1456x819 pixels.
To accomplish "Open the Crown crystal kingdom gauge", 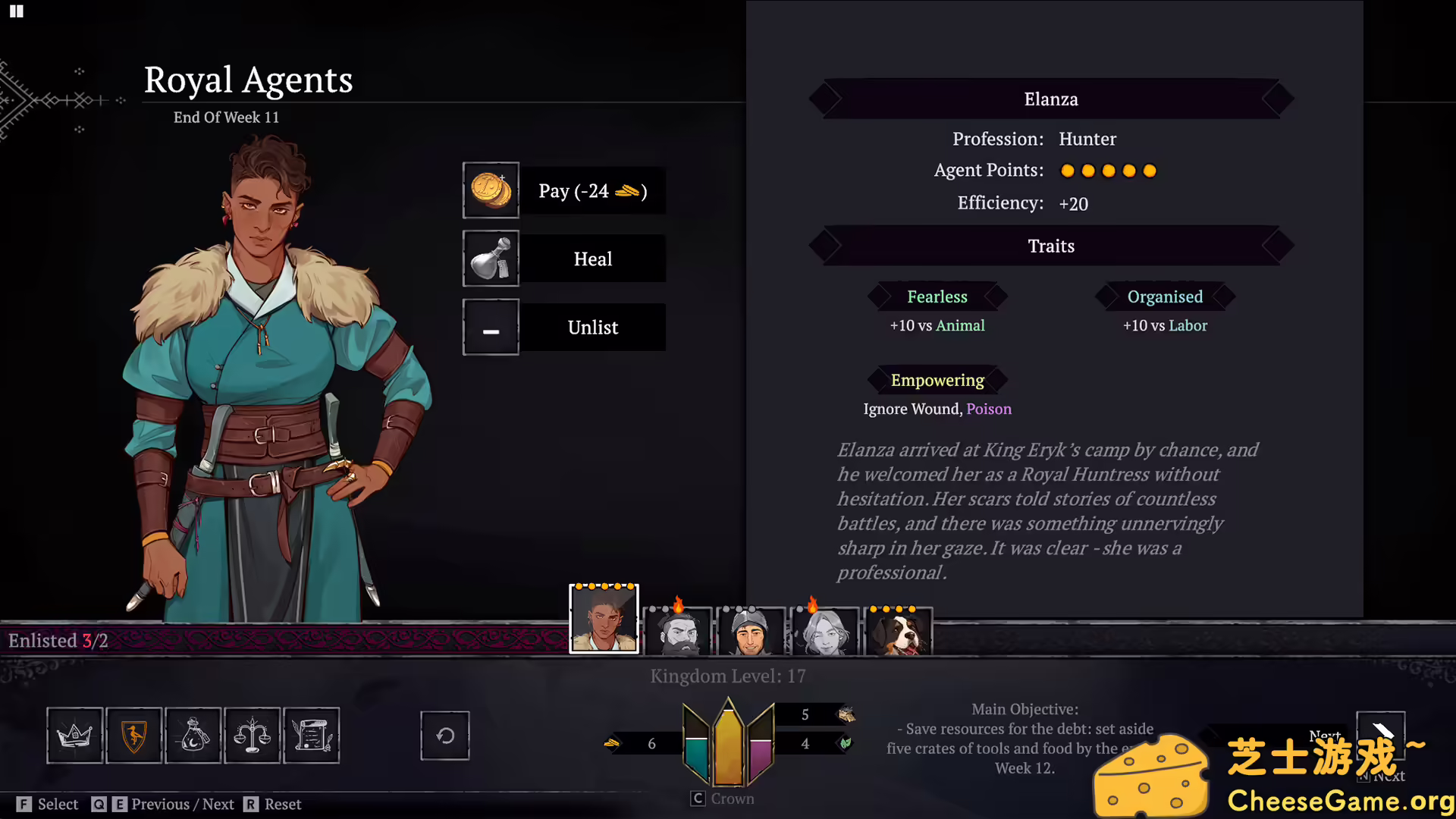I will 728,745.
